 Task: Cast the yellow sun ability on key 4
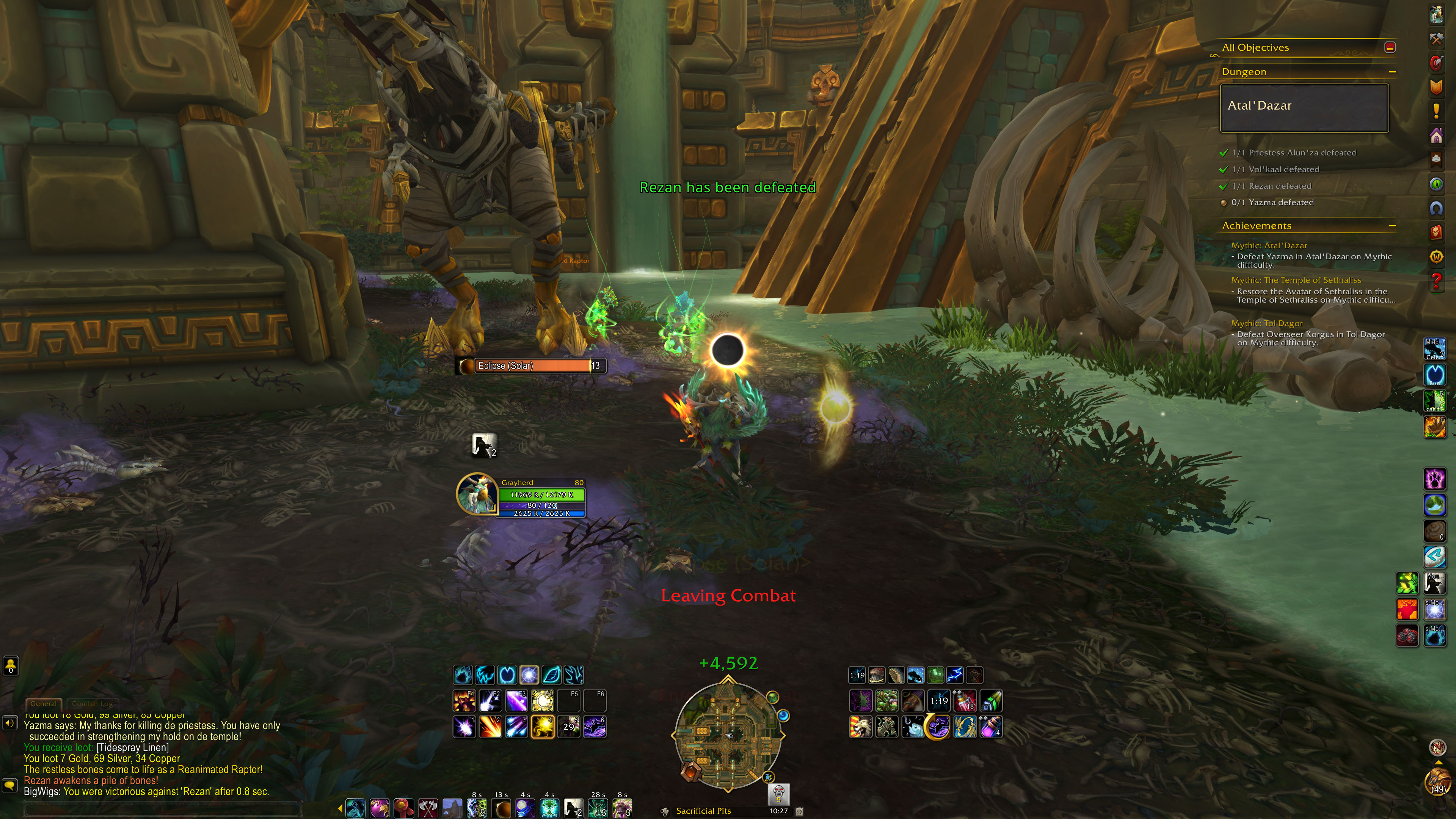[542, 727]
